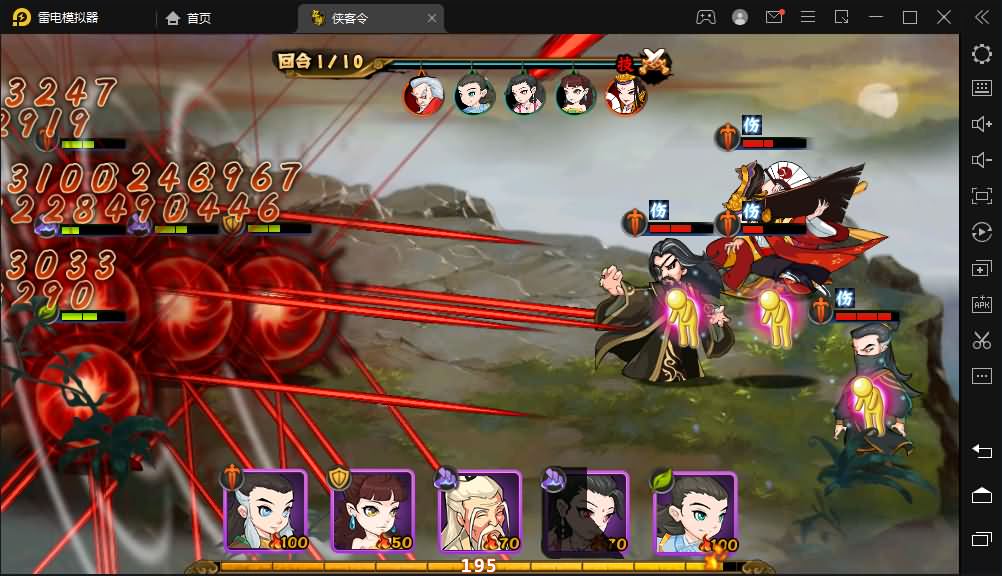Activate the sword hero skill card costing 100
Image resolution: width=1002 pixels, height=576 pixels.
[265, 511]
